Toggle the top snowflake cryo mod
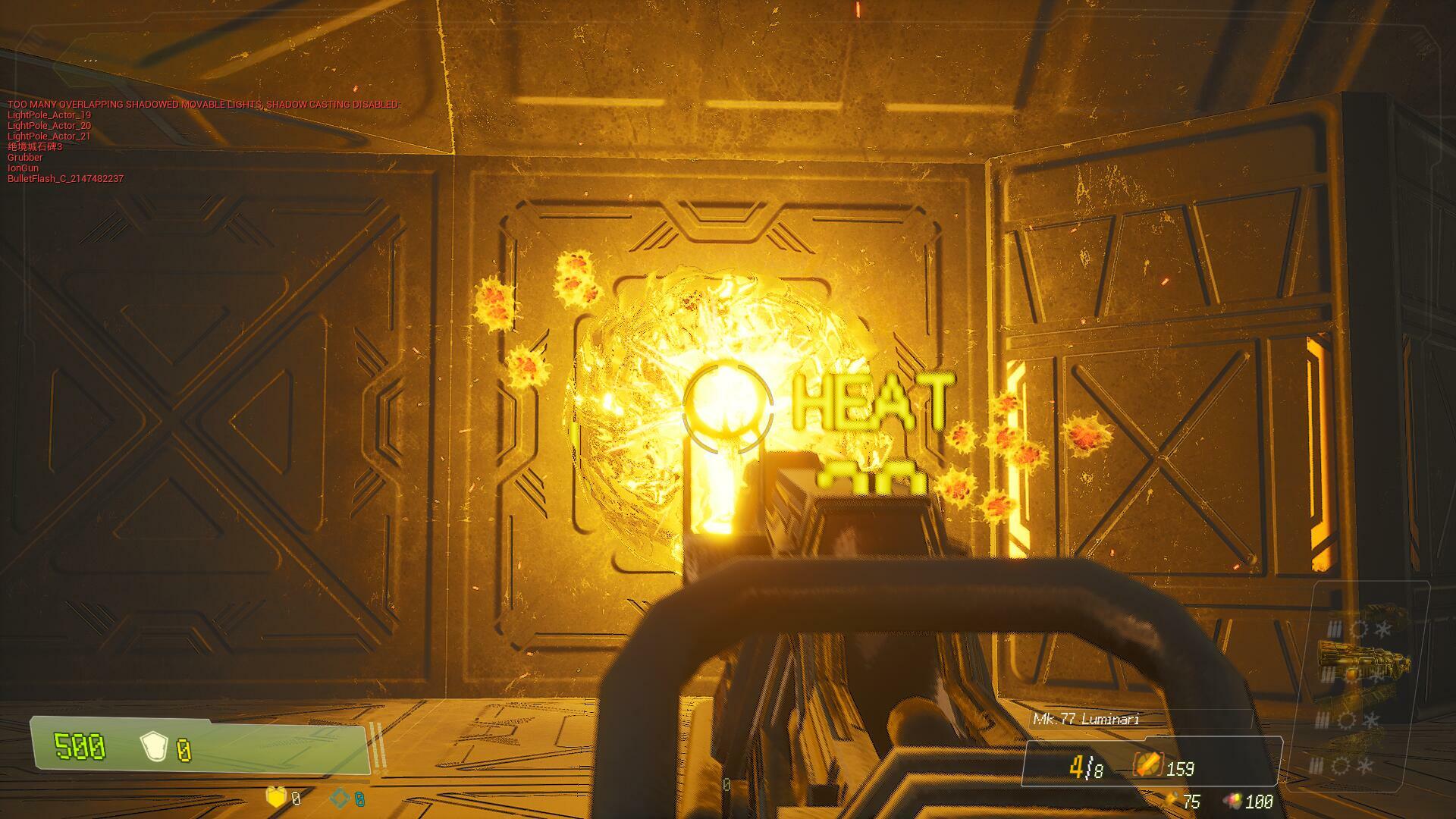Image resolution: width=1456 pixels, height=819 pixels. click(1383, 629)
